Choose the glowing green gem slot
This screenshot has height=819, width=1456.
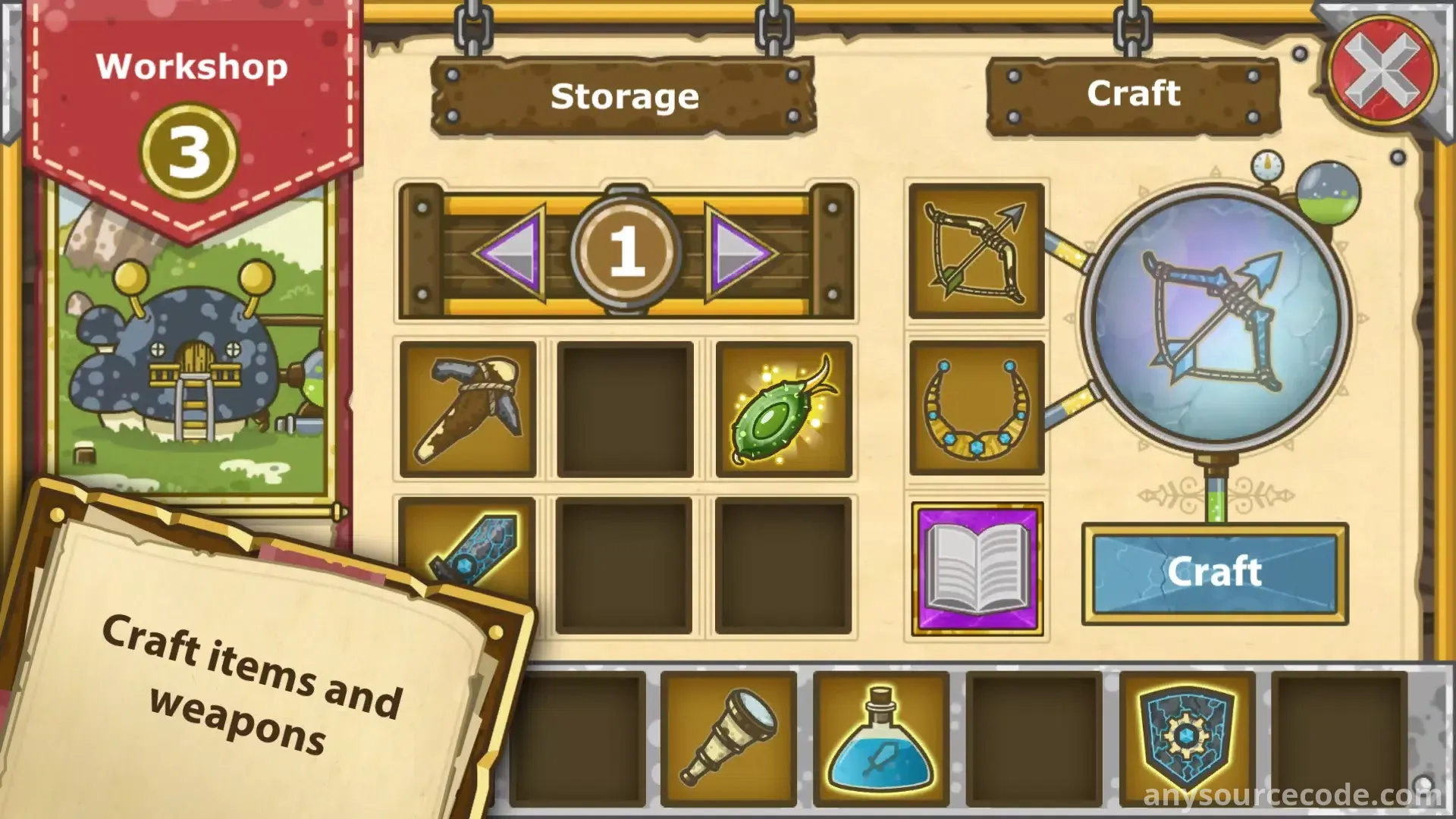[x=783, y=409]
